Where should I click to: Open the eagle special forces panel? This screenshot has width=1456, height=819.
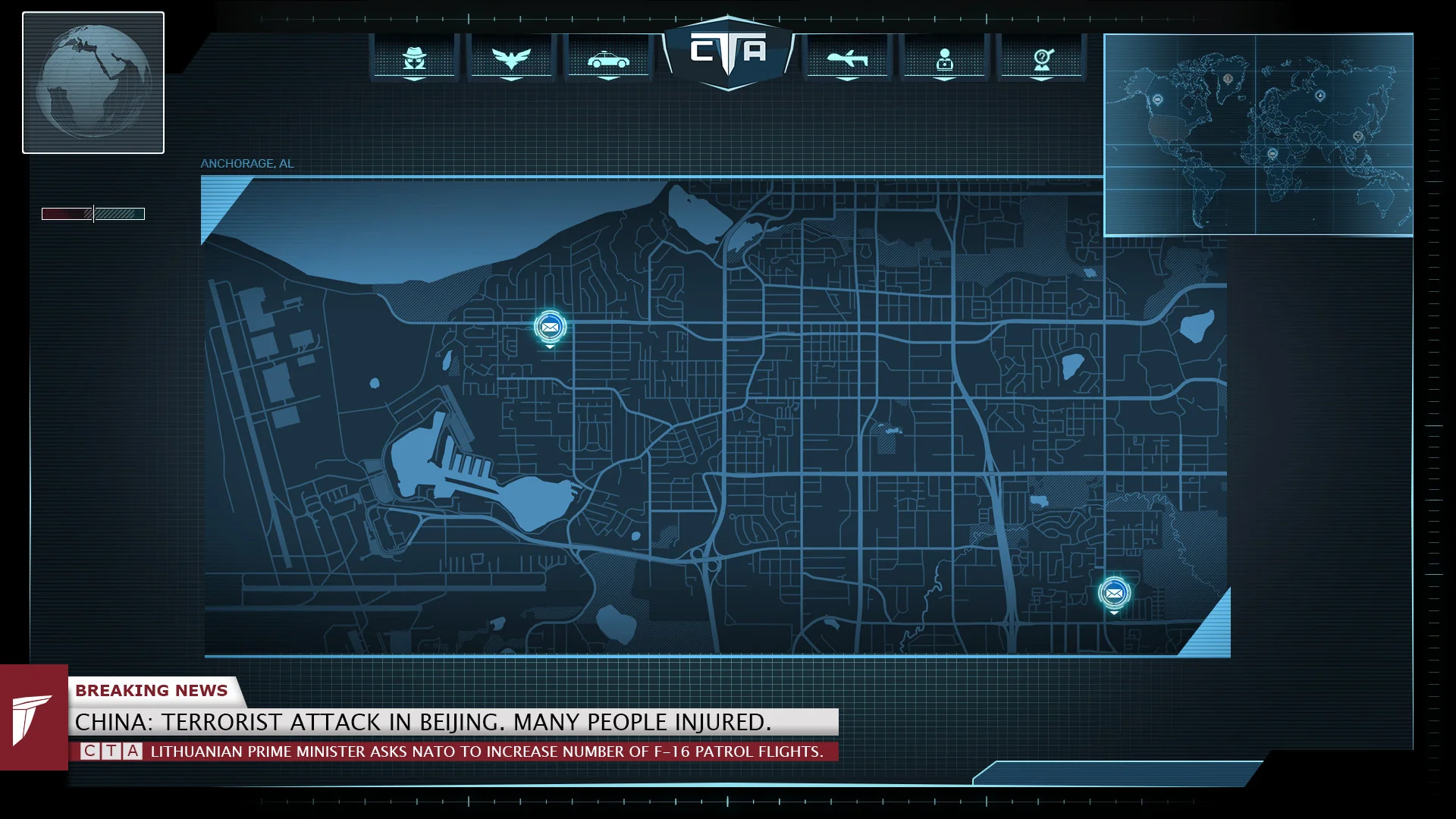tap(512, 59)
